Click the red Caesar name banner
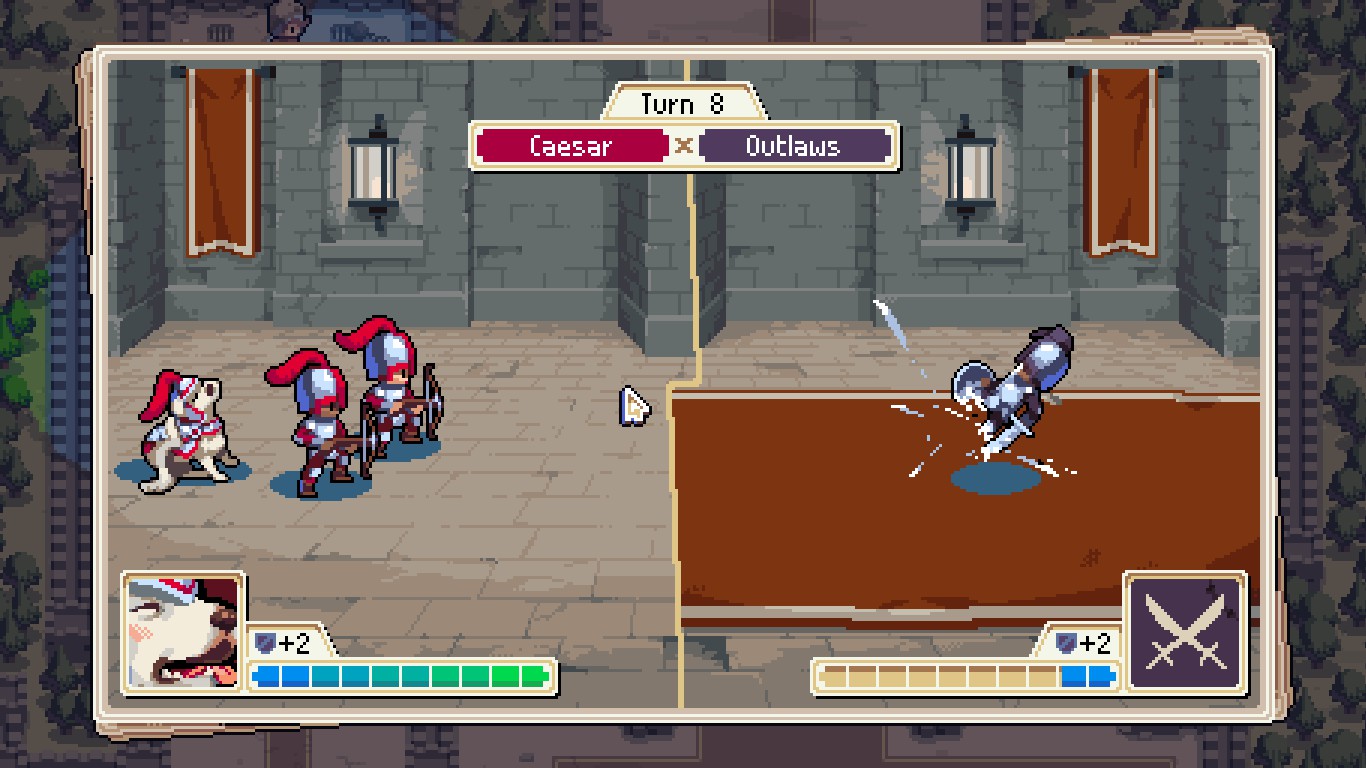This screenshot has width=1366, height=768. 571,146
